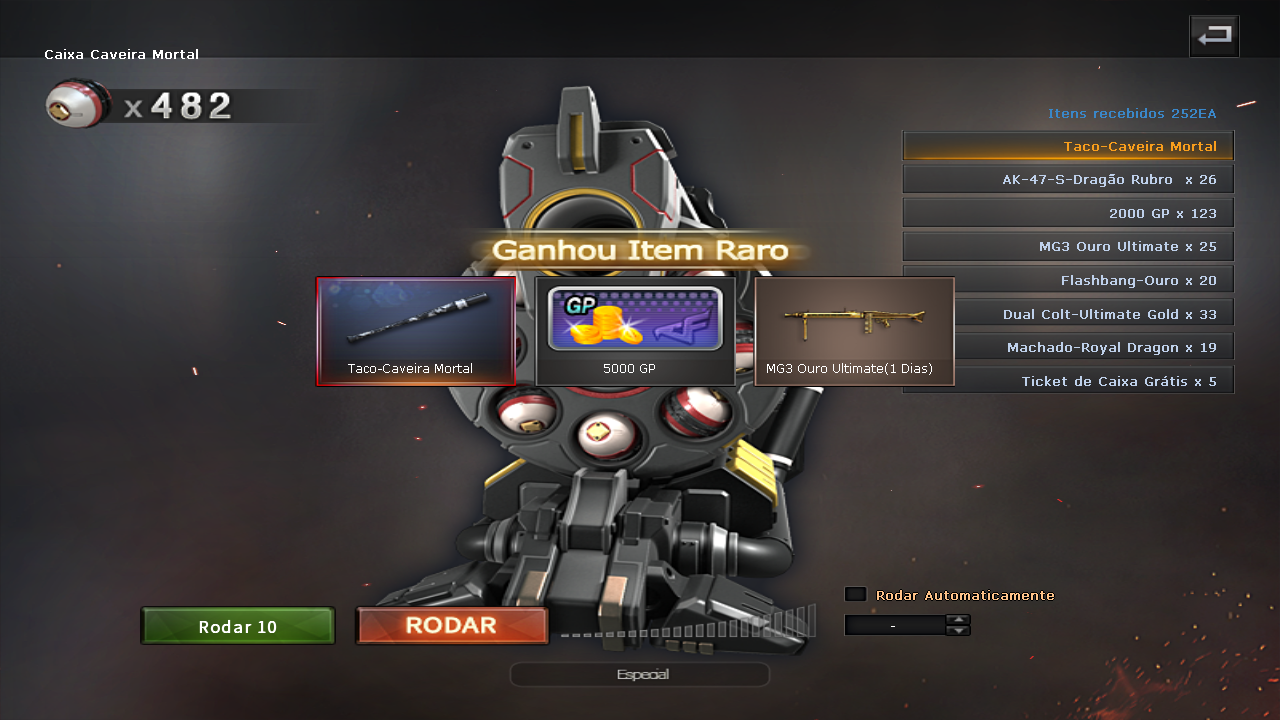The height and width of the screenshot is (720, 1280).
Task: Choose the MG3 Ouro Ultimate reward card
Action: pyautogui.click(x=854, y=331)
